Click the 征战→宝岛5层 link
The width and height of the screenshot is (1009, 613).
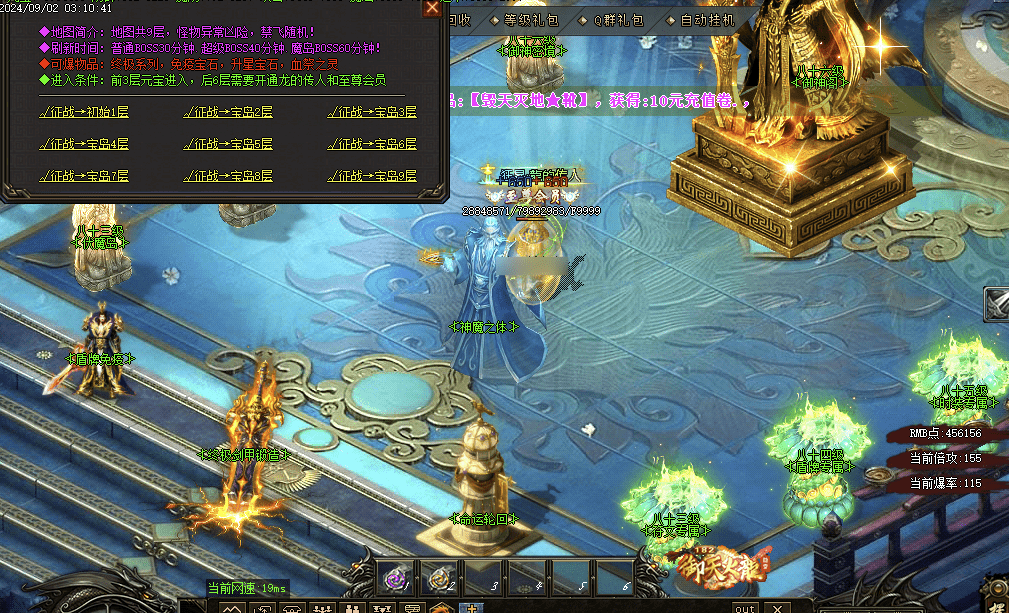[229, 144]
